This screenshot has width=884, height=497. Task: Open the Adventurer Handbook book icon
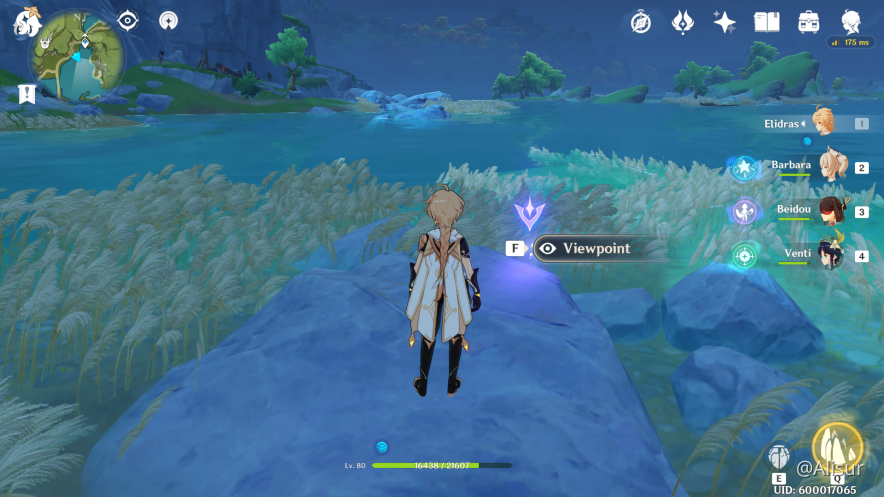[x=767, y=22]
